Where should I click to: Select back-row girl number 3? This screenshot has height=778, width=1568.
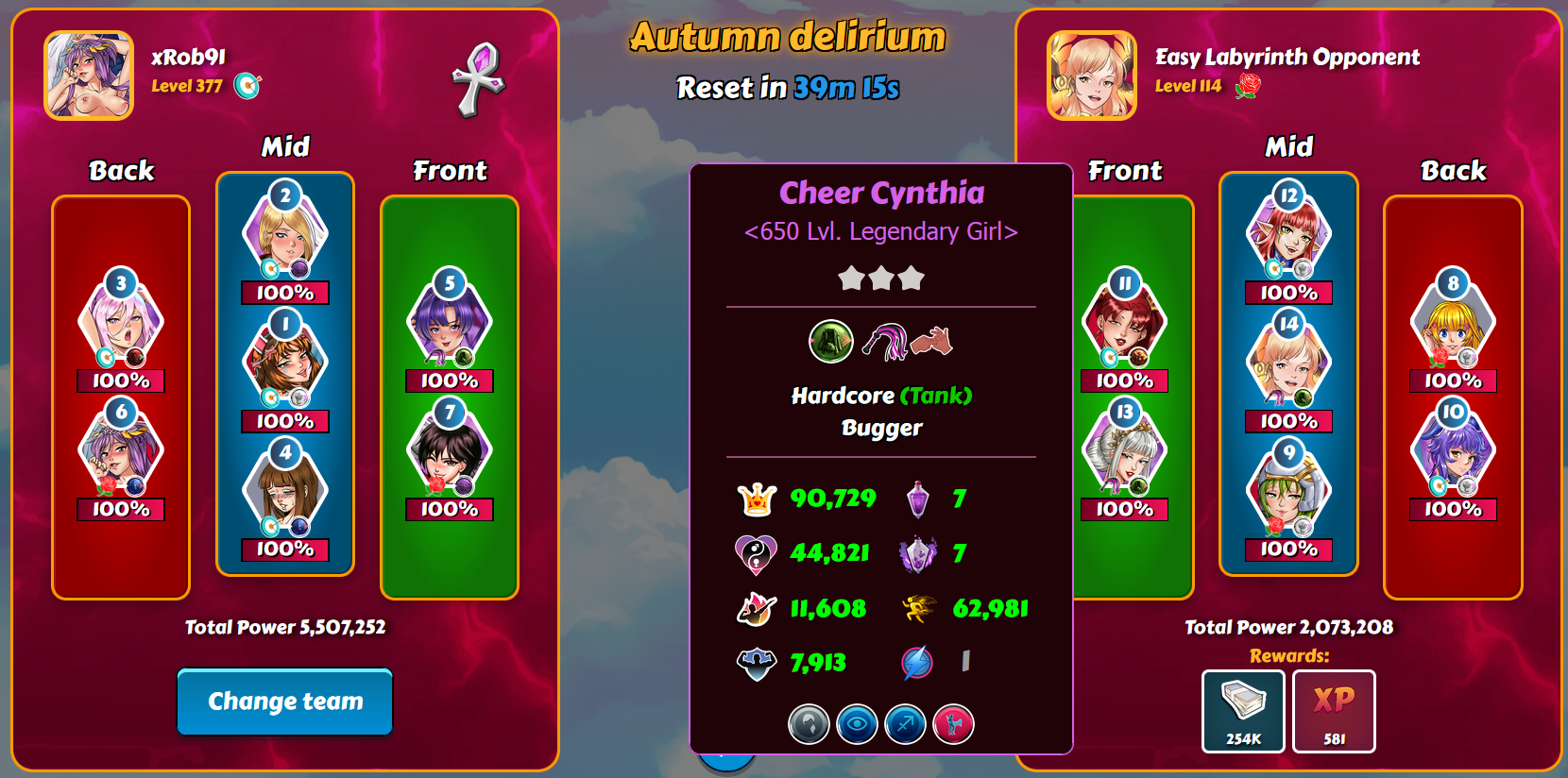121,324
